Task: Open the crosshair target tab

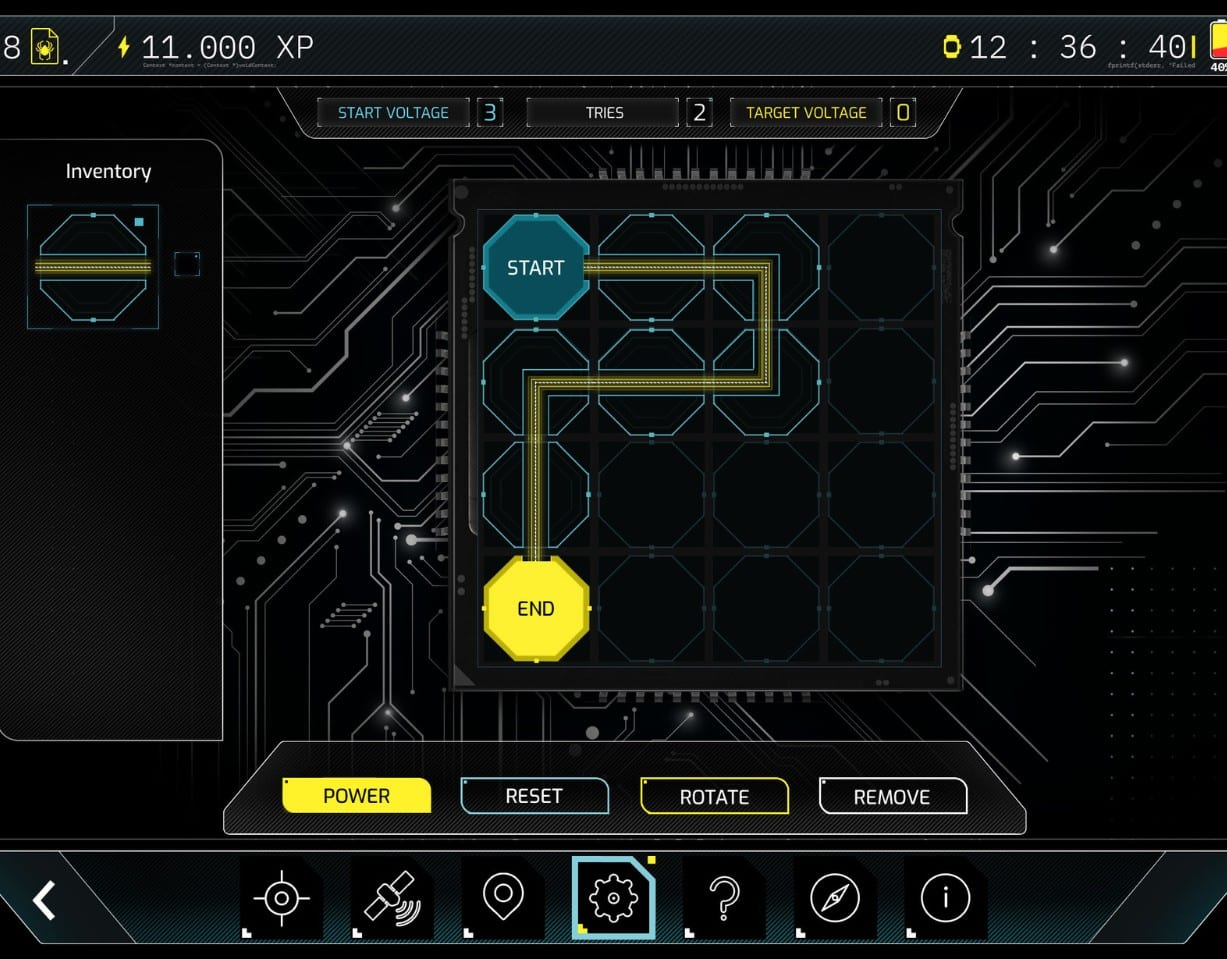Action: [x=281, y=898]
